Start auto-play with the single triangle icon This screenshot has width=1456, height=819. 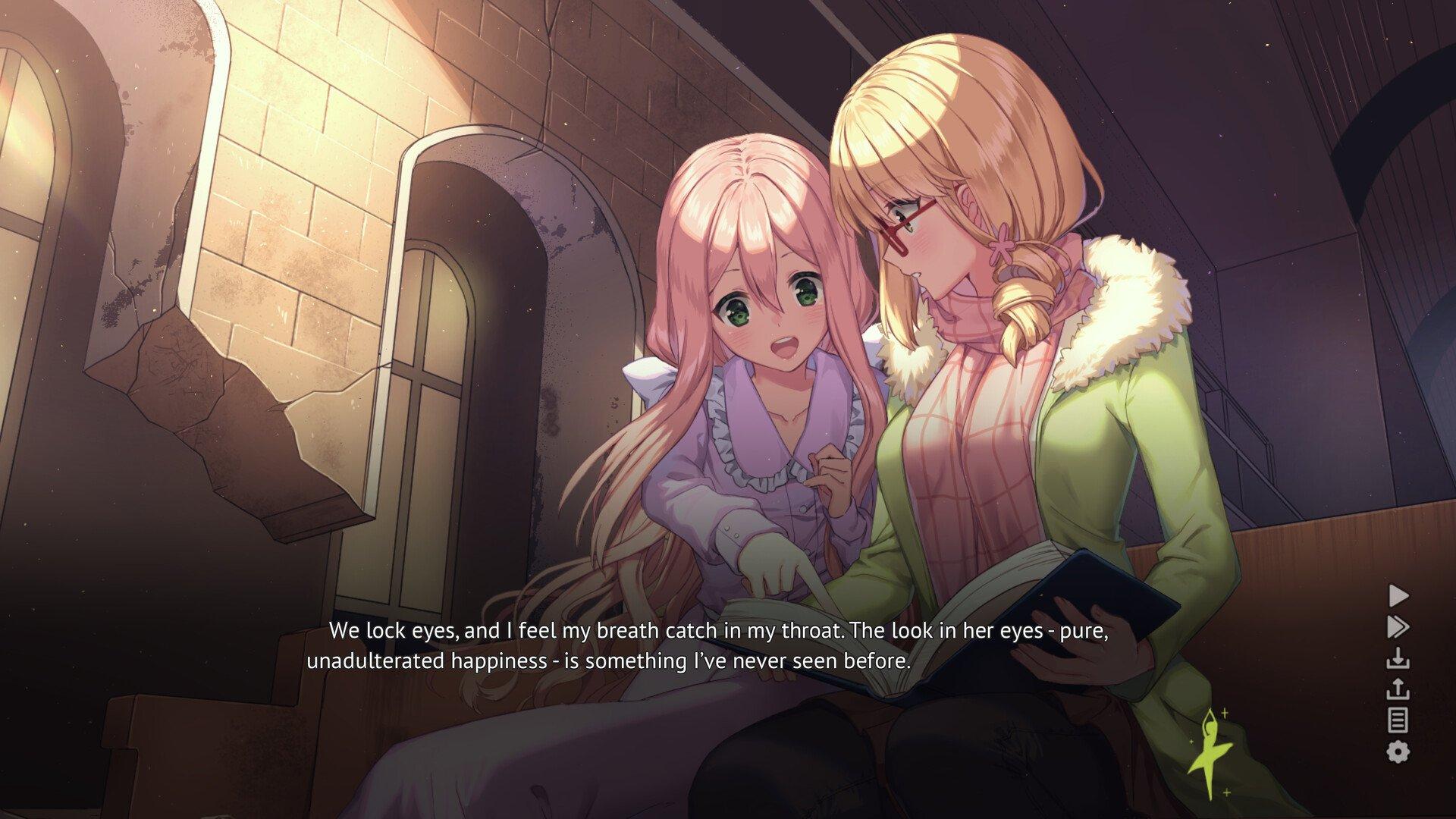(x=1398, y=595)
